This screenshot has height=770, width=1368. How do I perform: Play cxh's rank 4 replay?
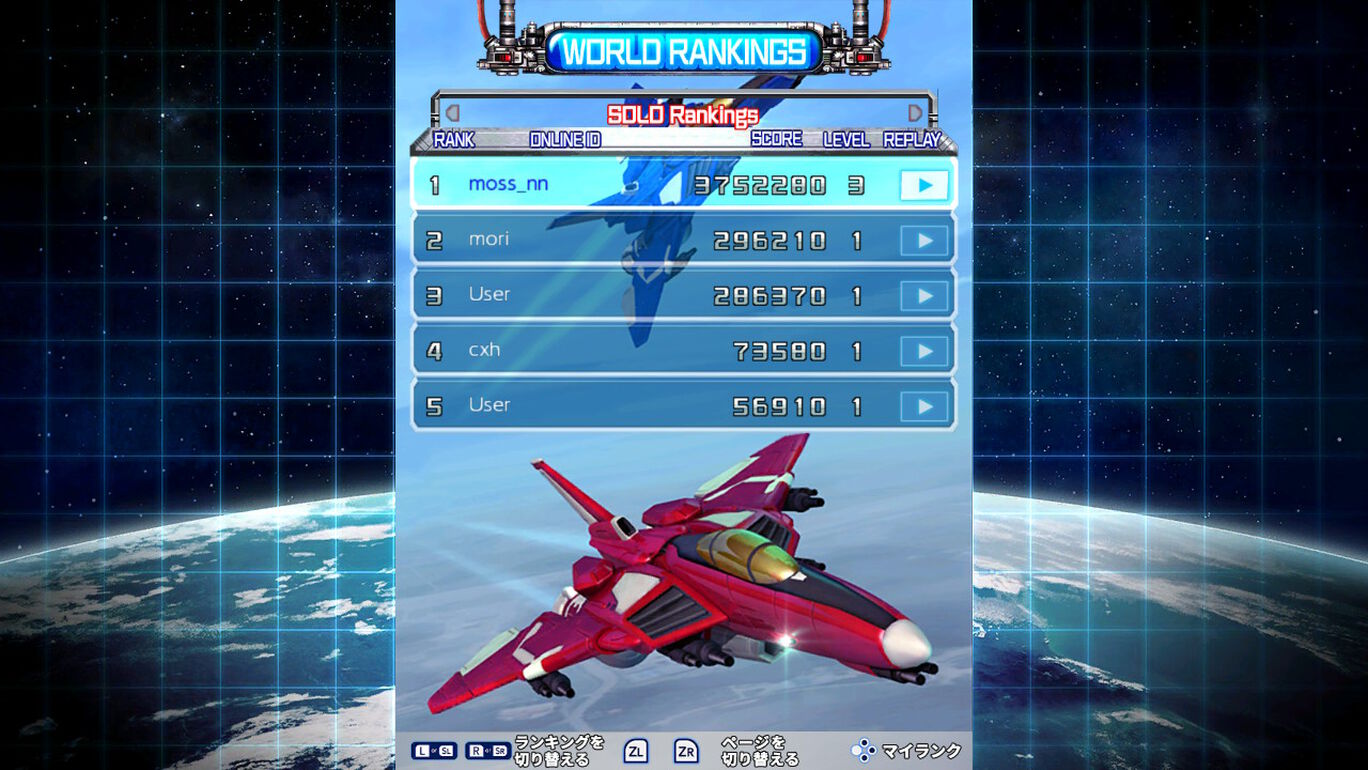point(923,351)
